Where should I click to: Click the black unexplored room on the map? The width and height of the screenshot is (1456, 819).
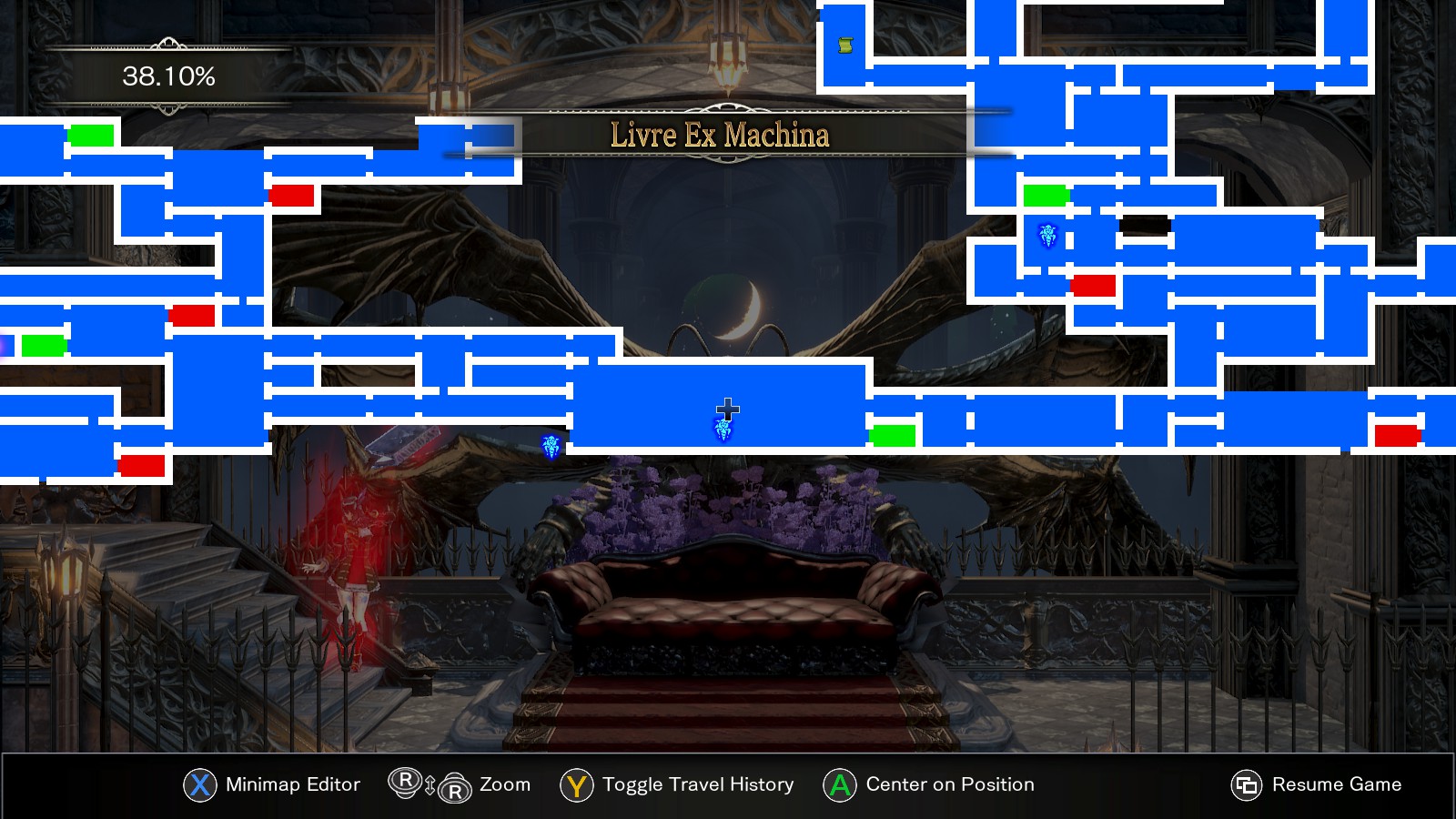pos(1145,225)
